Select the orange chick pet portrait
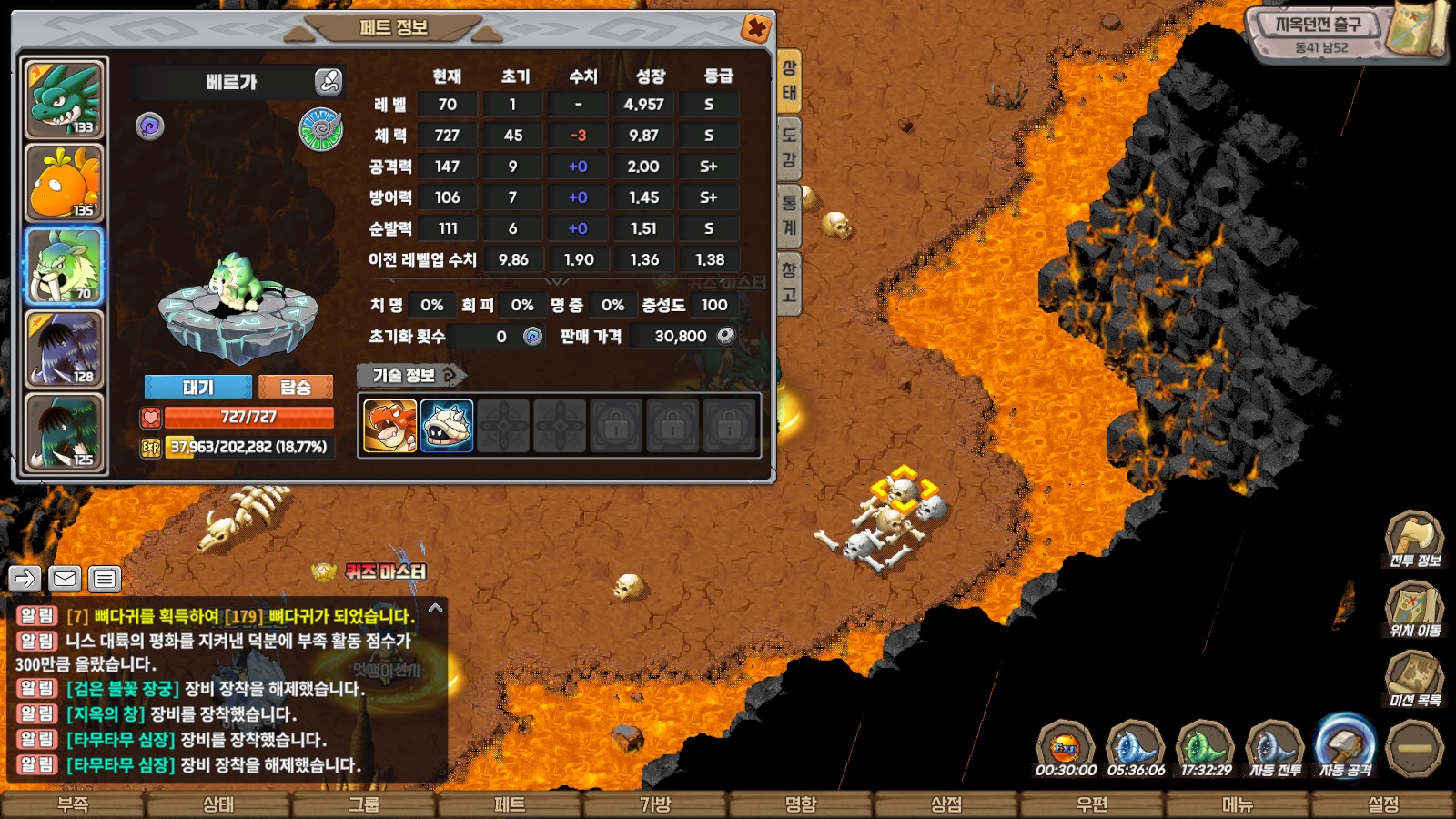This screenshot has height=819, width=1456. click(x=65, y=183)
